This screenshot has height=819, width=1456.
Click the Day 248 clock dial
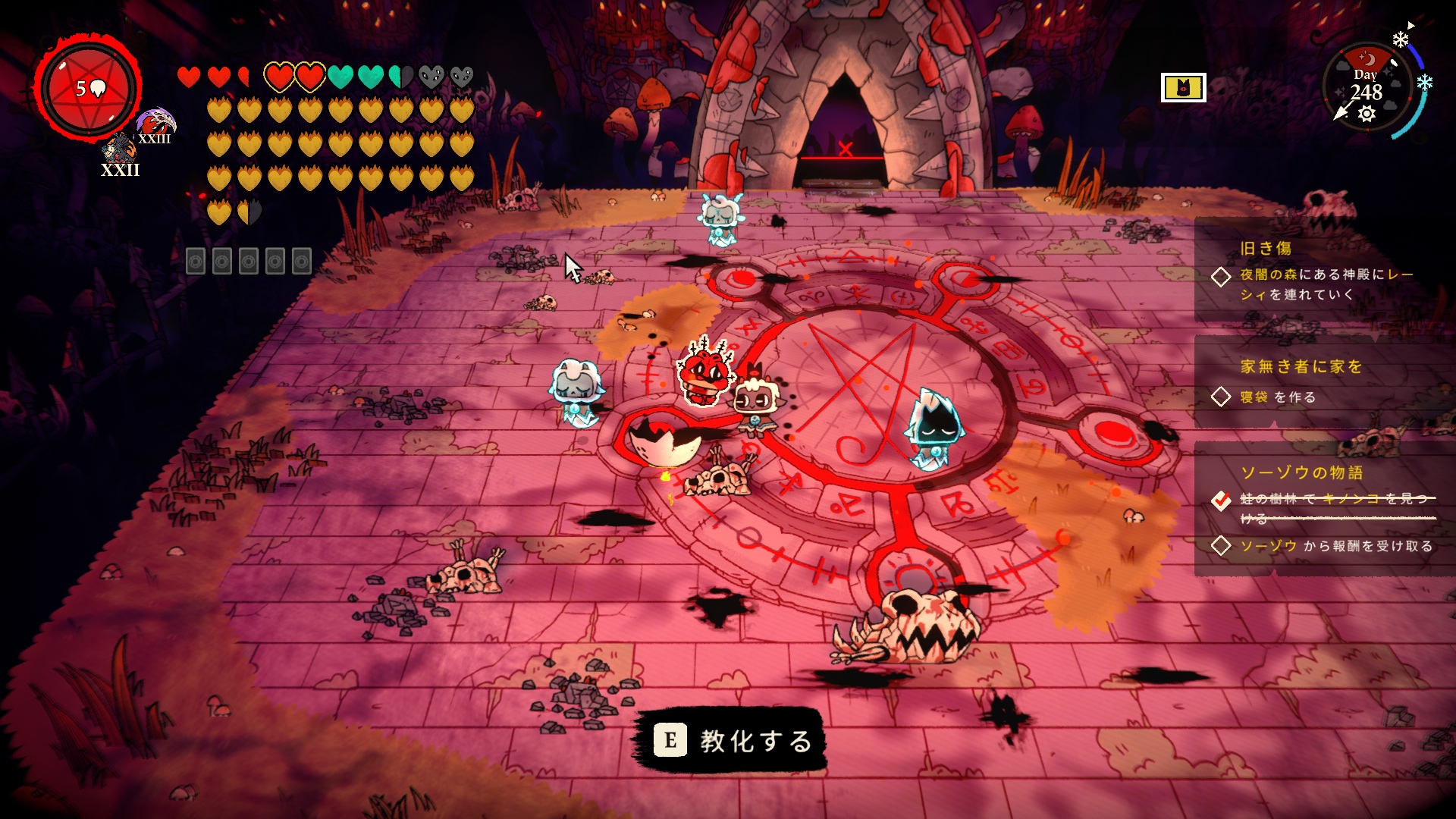click(x=1367, y=89)
